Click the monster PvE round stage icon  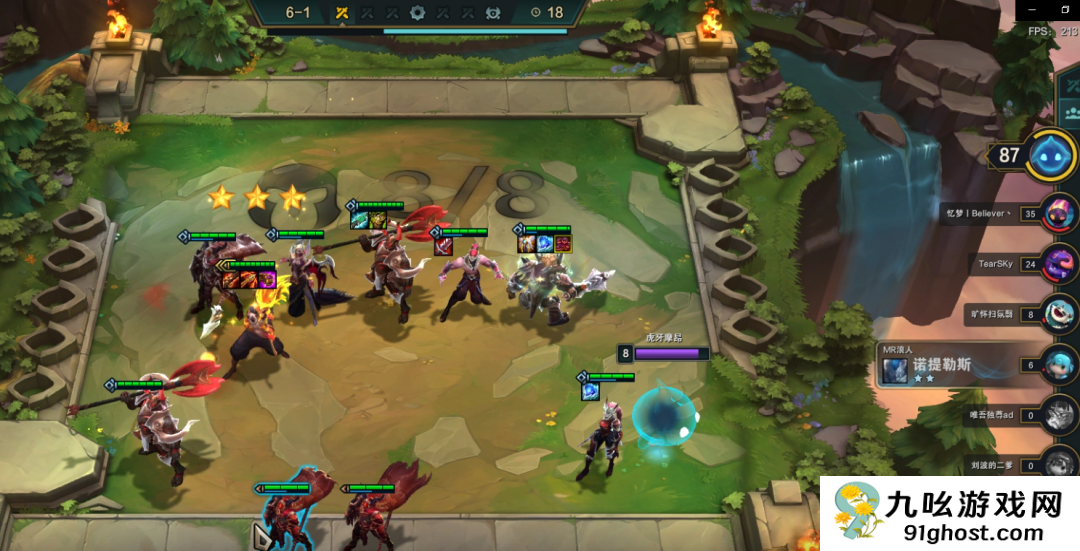coord(492,13)
